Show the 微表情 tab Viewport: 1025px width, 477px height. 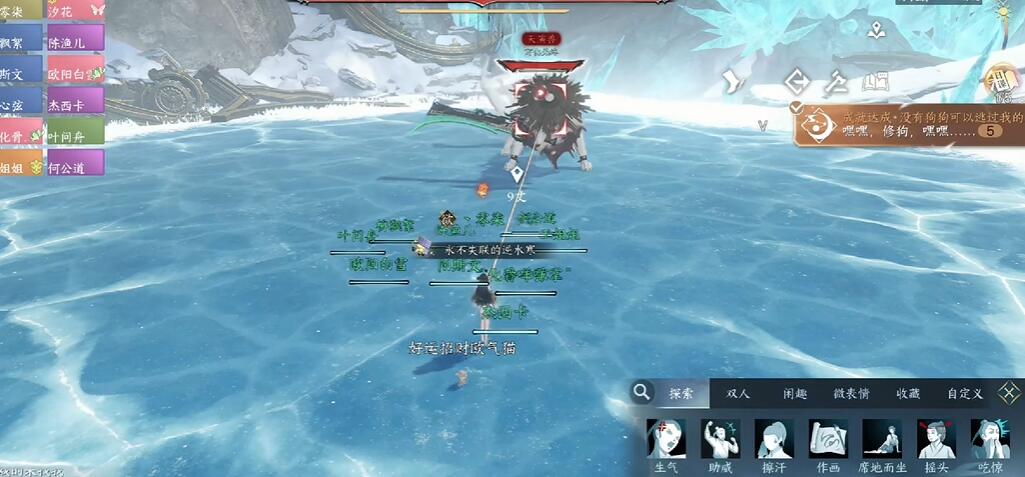coord(851,394)
